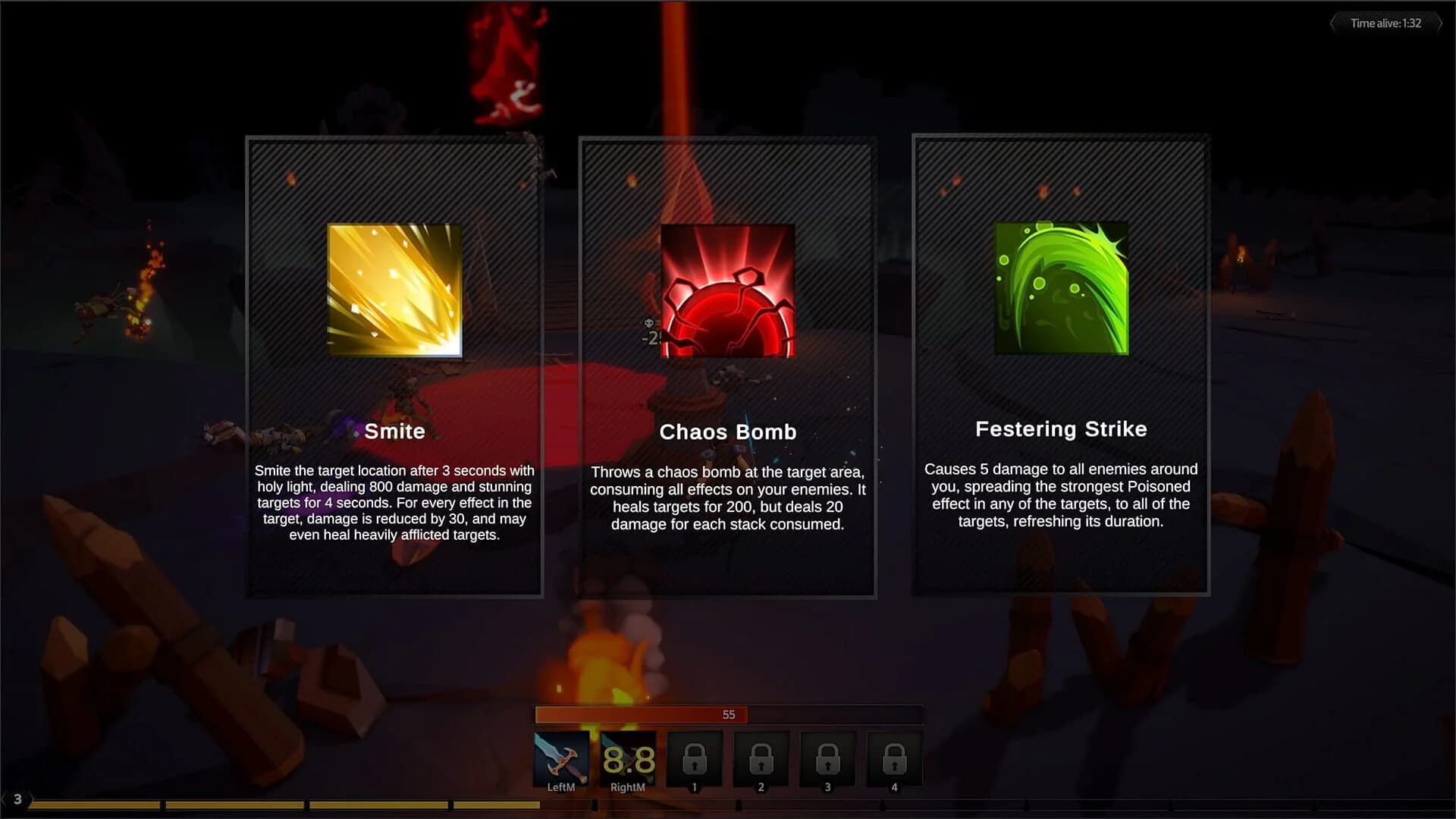
Task: Click the health bar showing 55
Action: click(x=729, y=714)
